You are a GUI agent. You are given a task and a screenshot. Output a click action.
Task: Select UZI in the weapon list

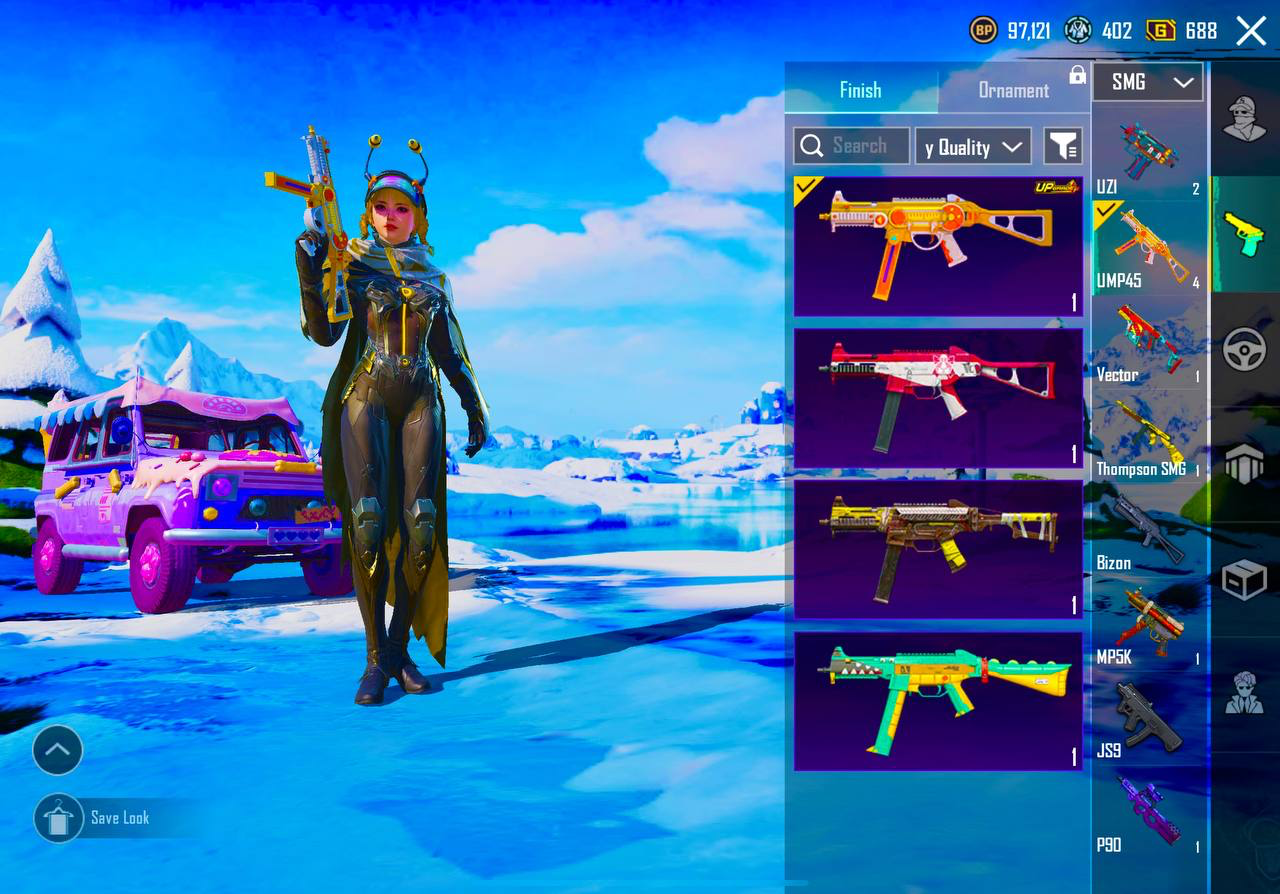coord(1148,154)
